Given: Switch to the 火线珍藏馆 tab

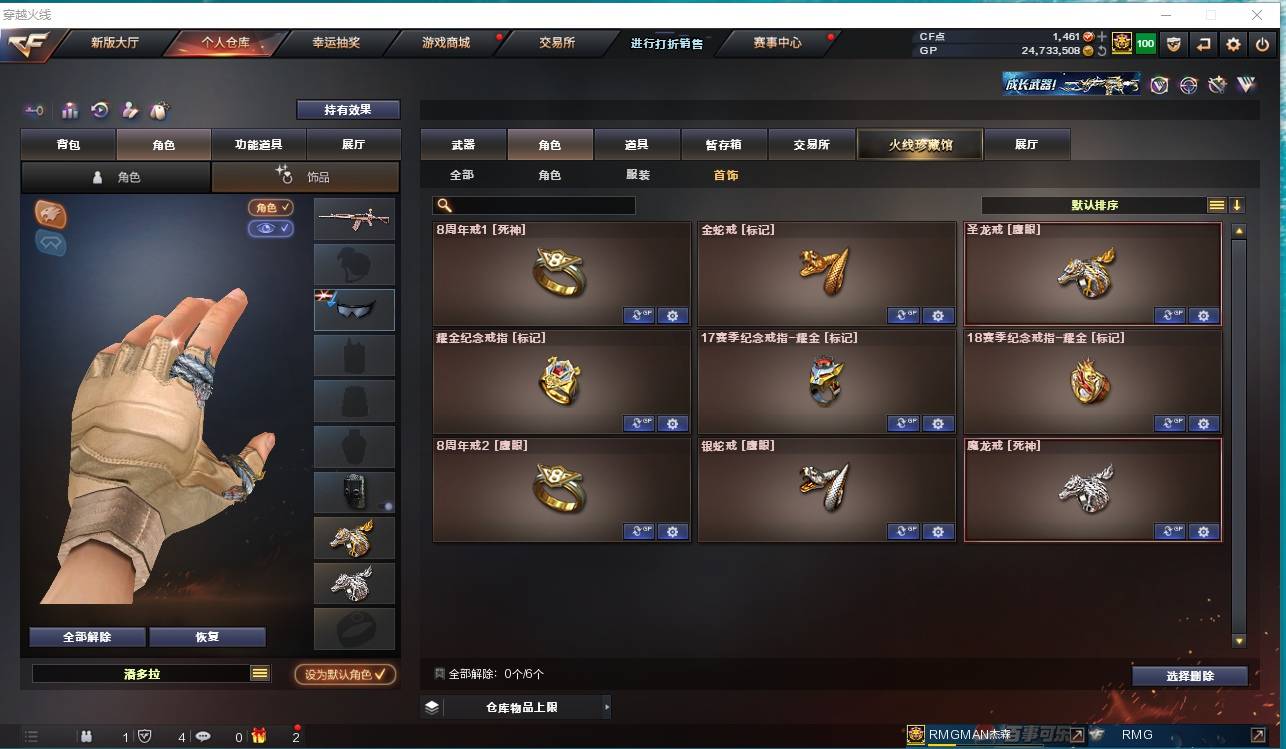Looking at the screenshot, I should [919, 144].
